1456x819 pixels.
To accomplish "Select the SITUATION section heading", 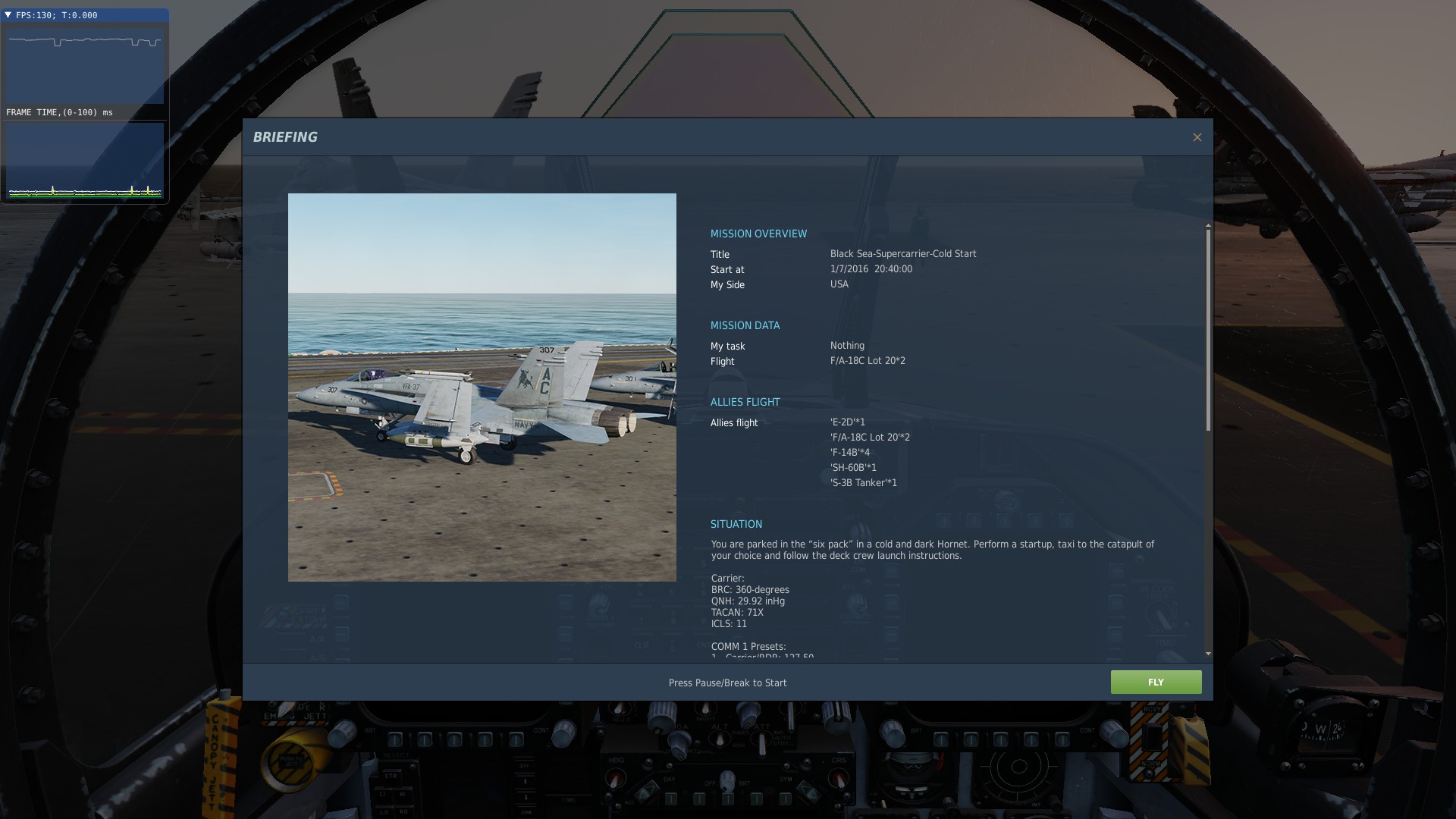I will tap(736, 524).
